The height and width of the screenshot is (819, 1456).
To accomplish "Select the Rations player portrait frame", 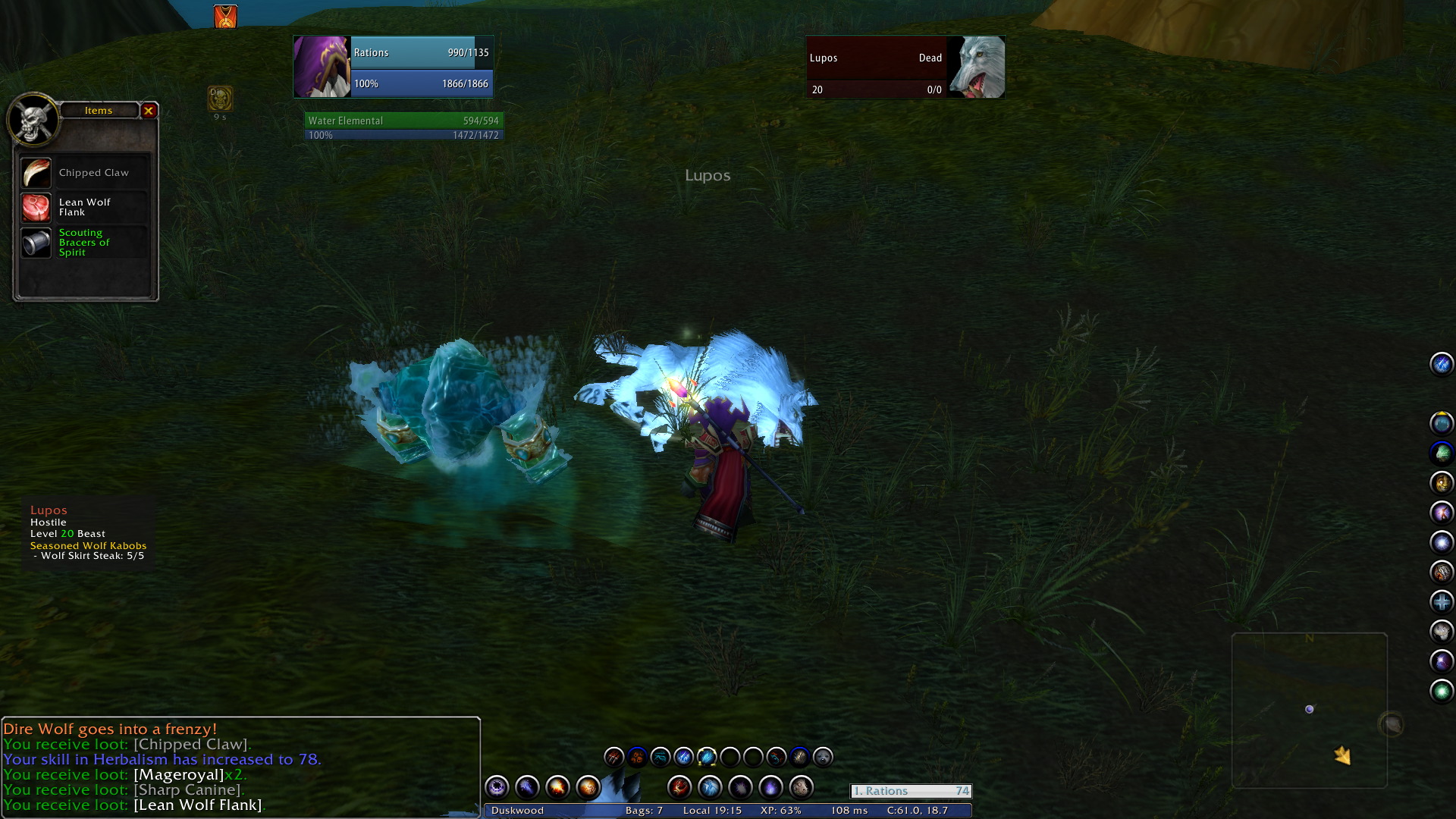I will [x=322, y=67].
